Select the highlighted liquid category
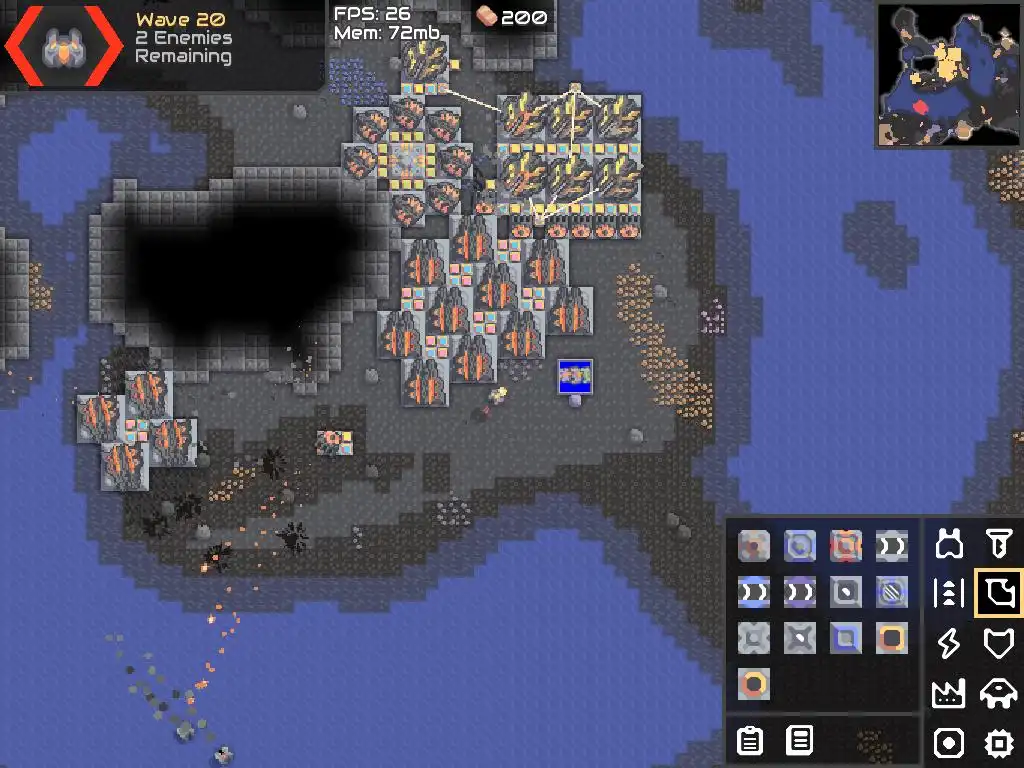 [x=998, y=593]
